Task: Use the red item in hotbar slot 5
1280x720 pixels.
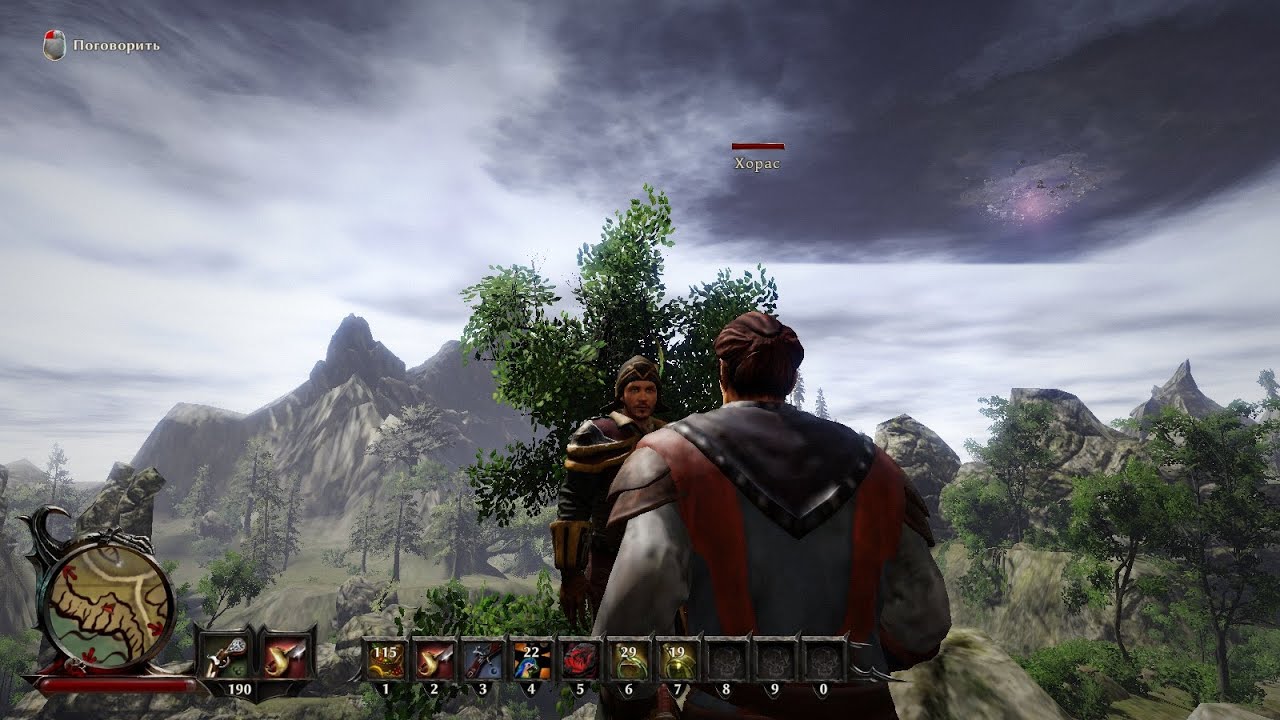Action: coord(581,660)
